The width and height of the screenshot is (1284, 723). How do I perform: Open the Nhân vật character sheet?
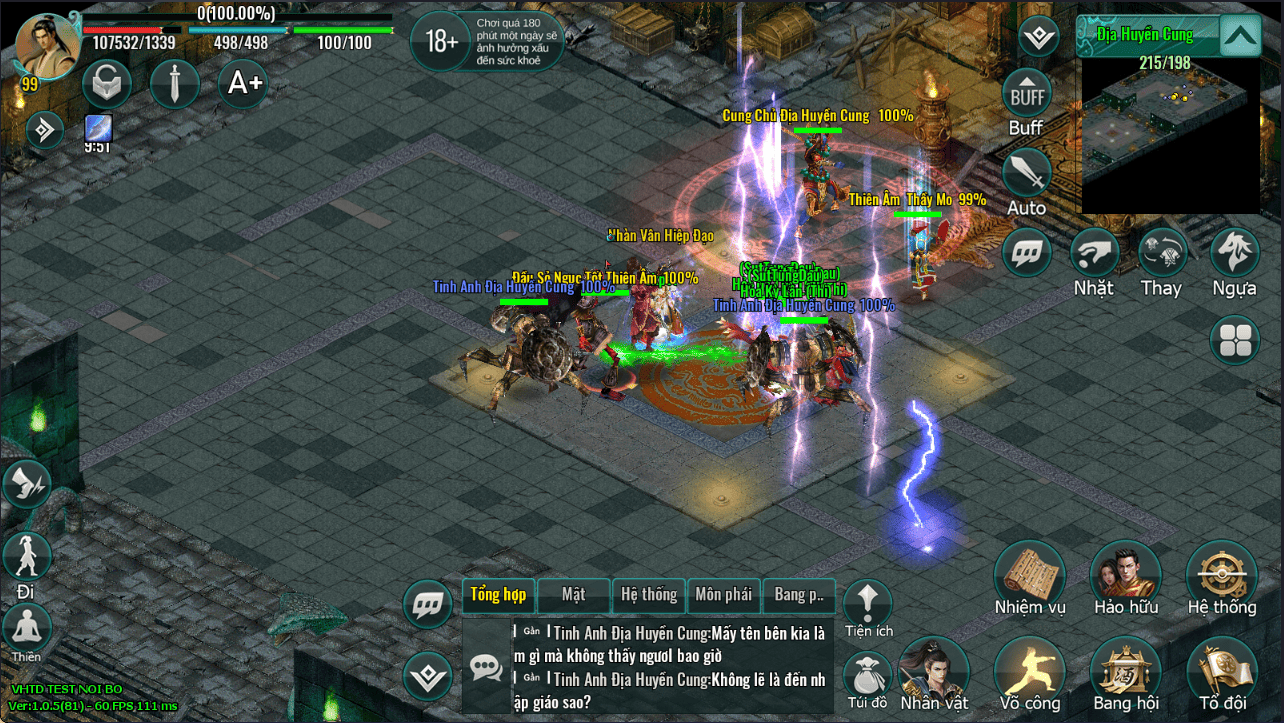(x=933, y=669)
